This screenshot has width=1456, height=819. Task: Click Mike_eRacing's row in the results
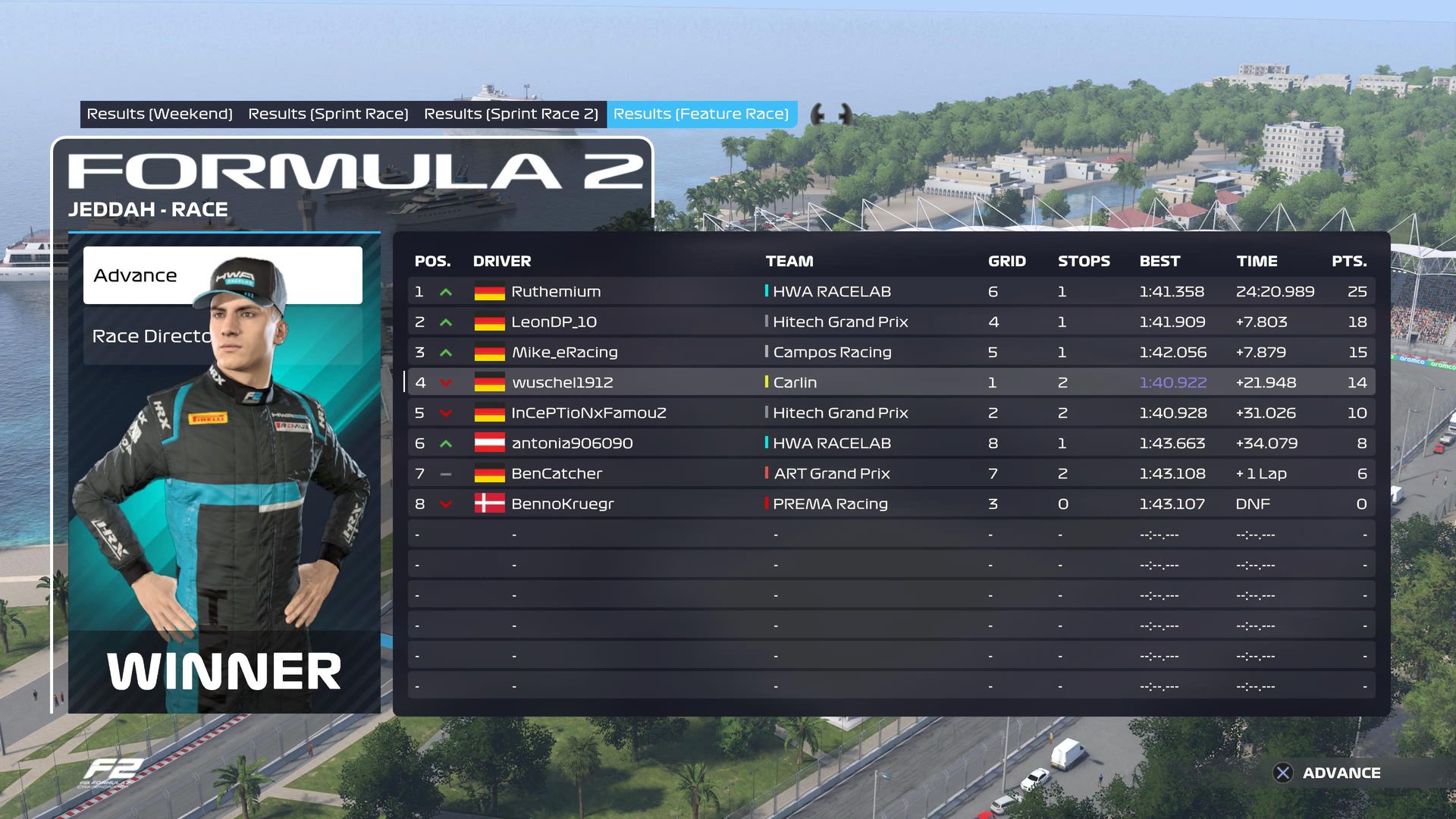coord(890,352)
